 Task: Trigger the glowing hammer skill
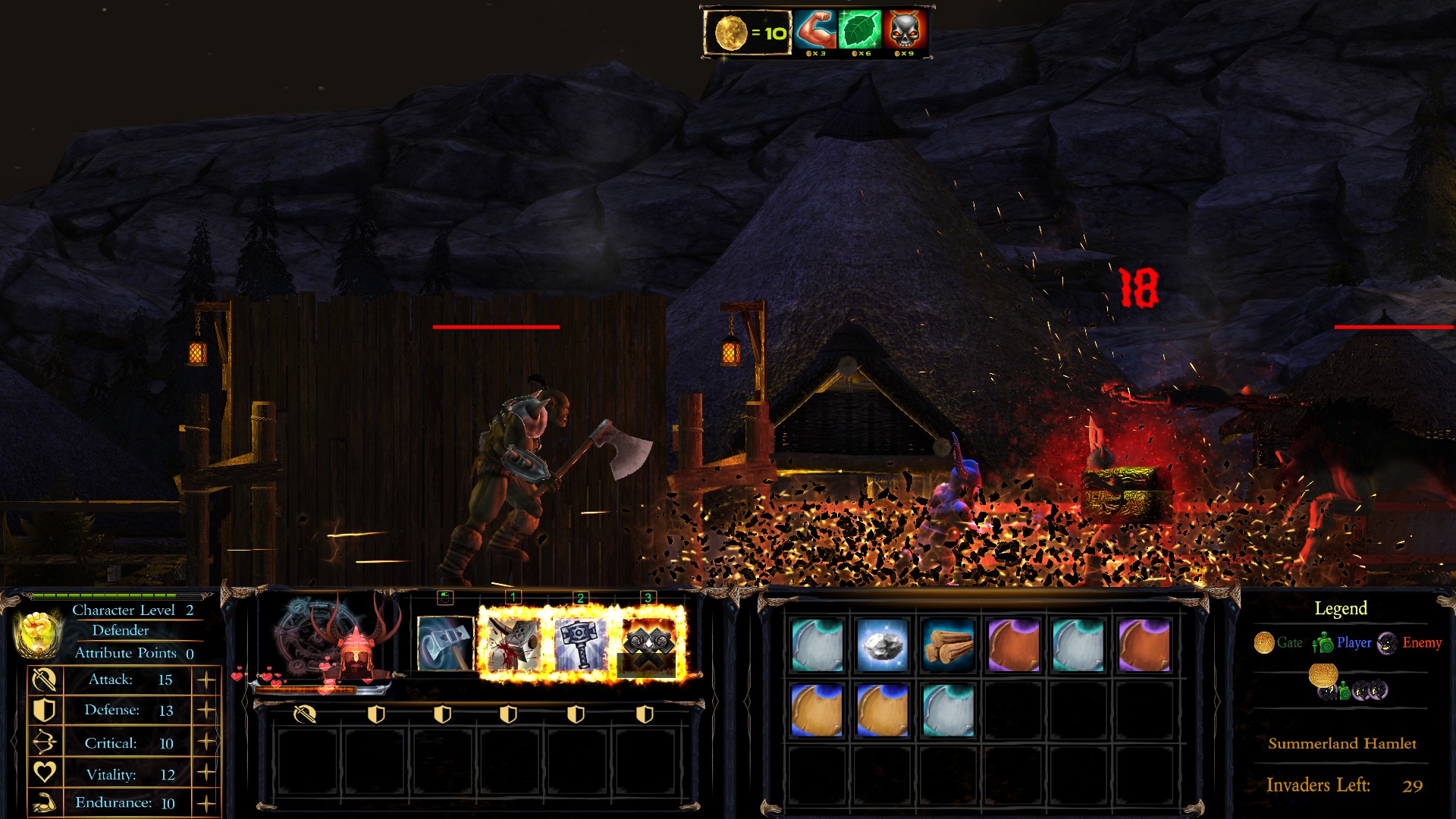(580, 644)
